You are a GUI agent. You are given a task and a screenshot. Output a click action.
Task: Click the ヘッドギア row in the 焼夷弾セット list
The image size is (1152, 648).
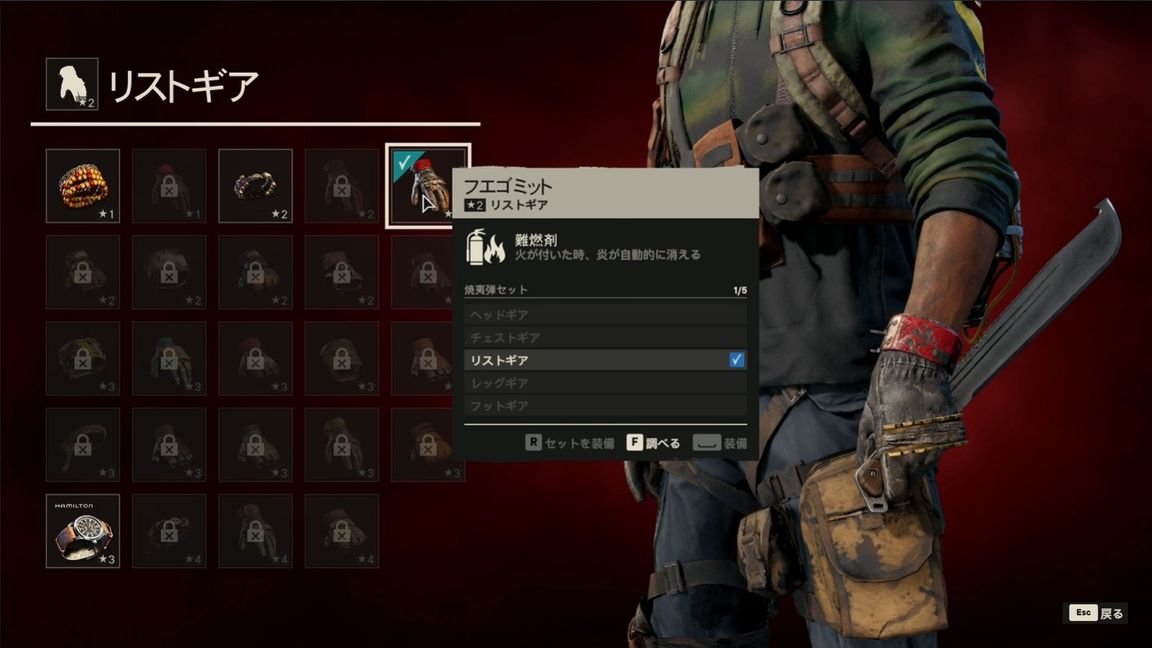pos(605,315)
